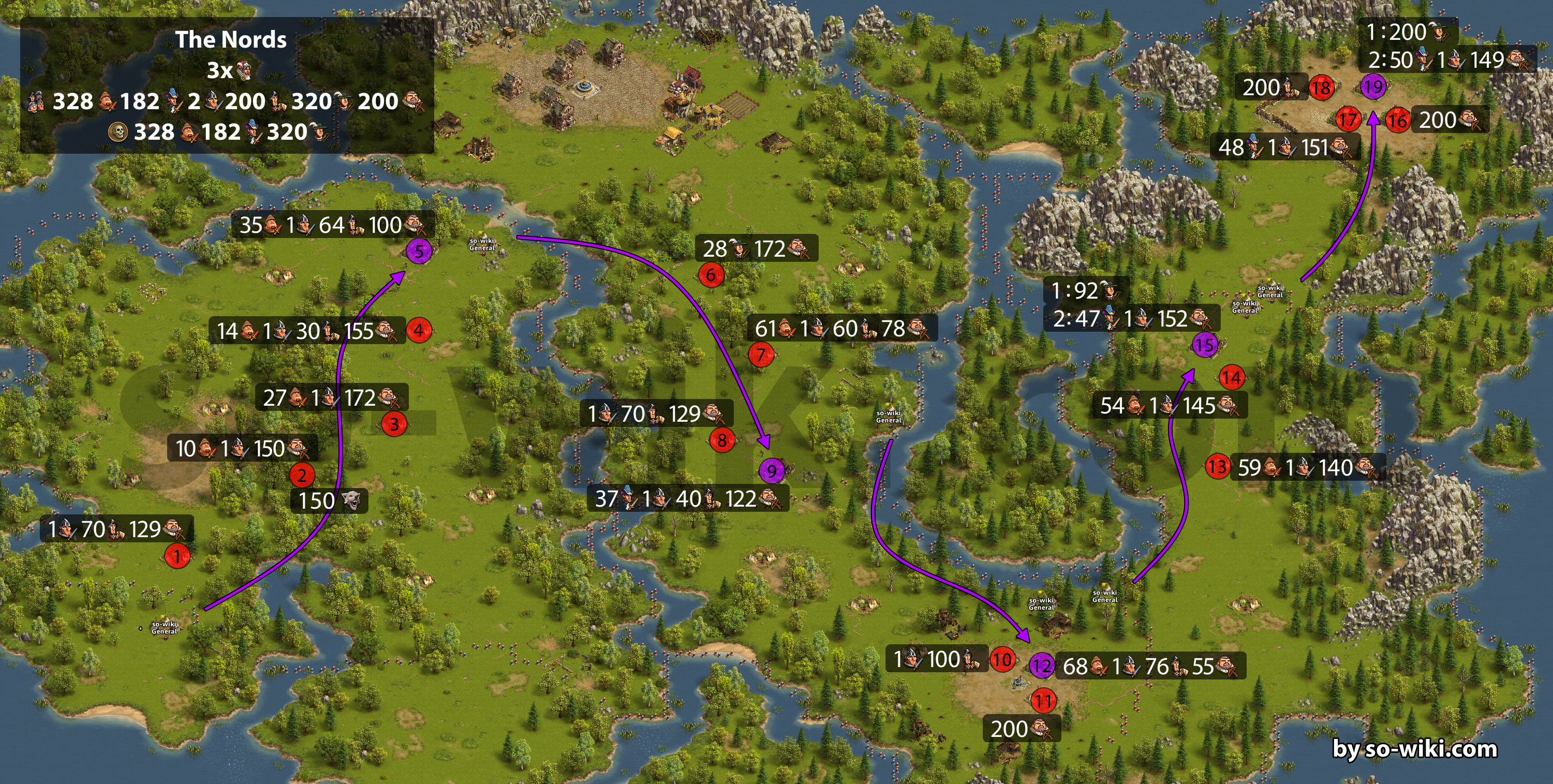
Task: Click red camp marker number 6
Action: 711,276
